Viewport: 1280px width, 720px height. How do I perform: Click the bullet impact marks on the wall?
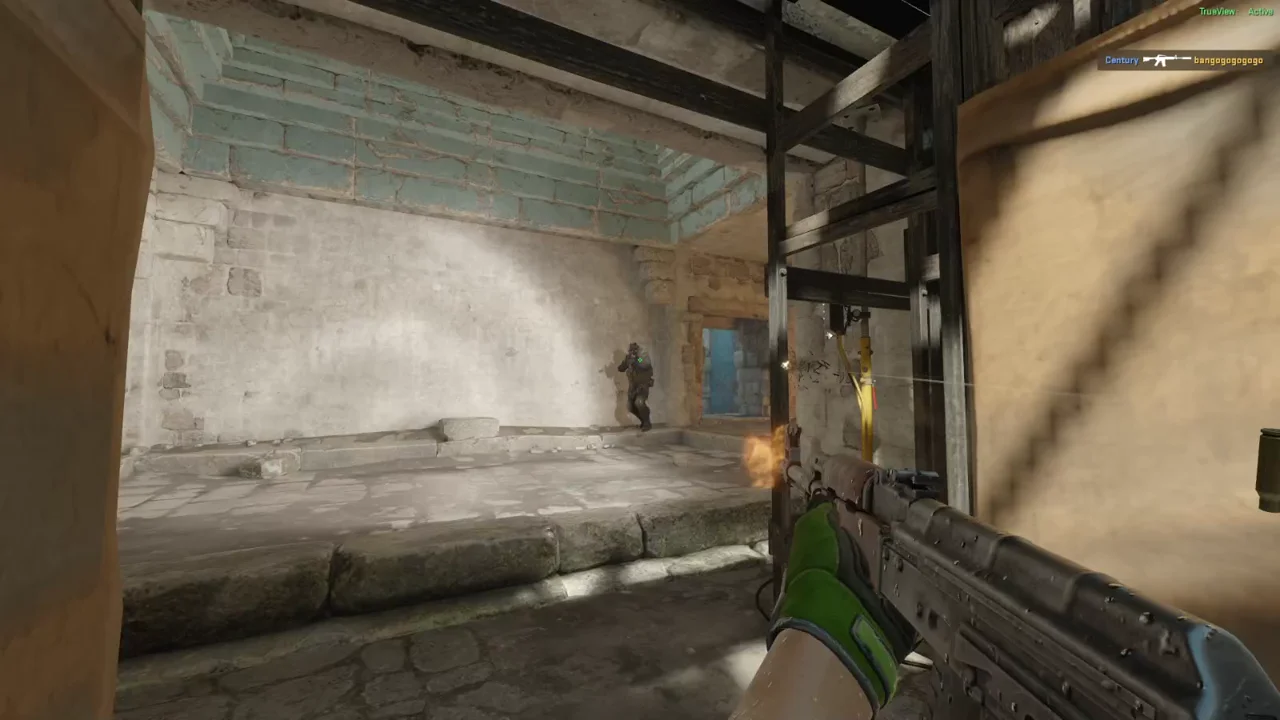click(x=812, y=370)
